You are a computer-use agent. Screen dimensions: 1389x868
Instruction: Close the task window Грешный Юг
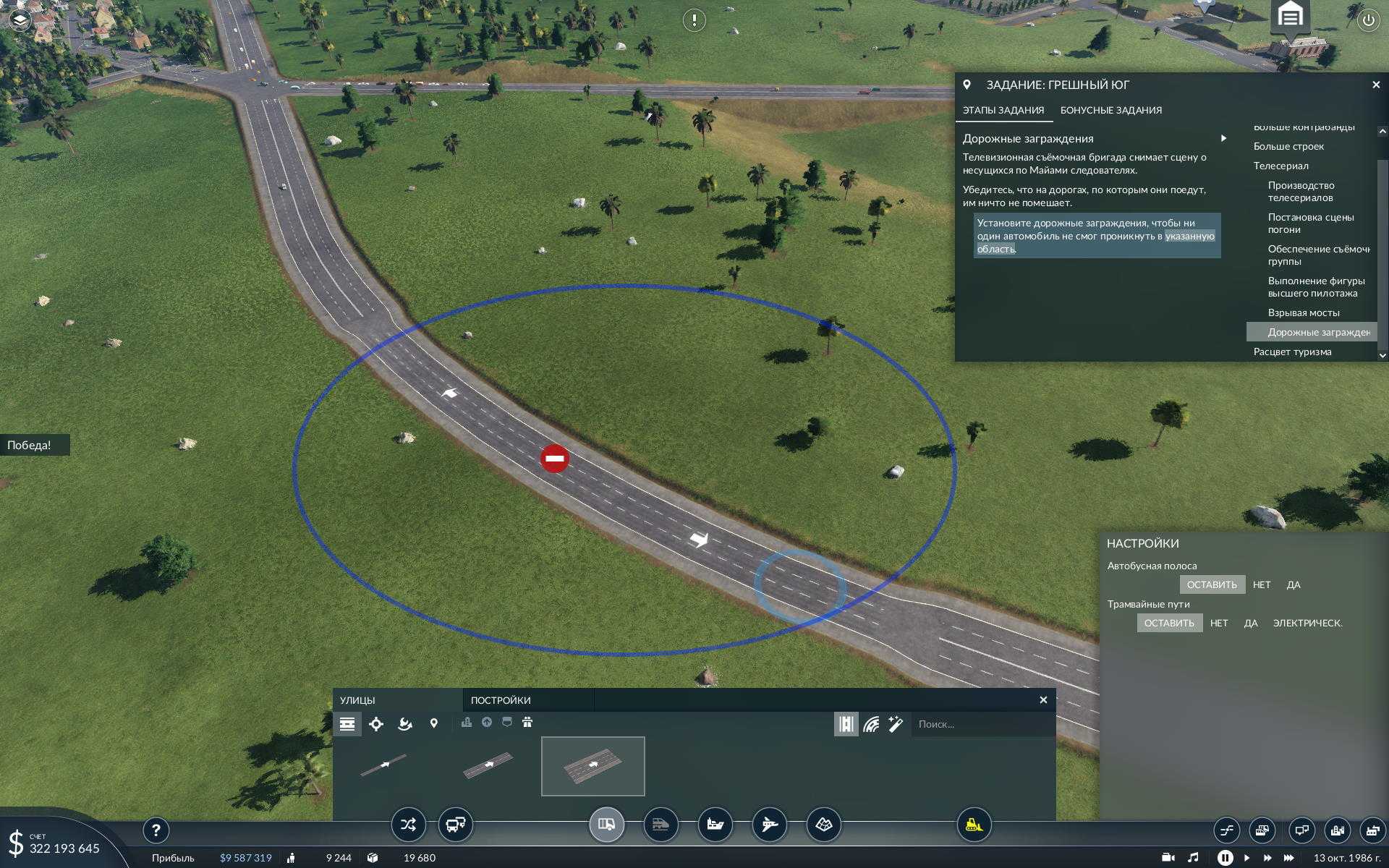(x=1375, y=85)
